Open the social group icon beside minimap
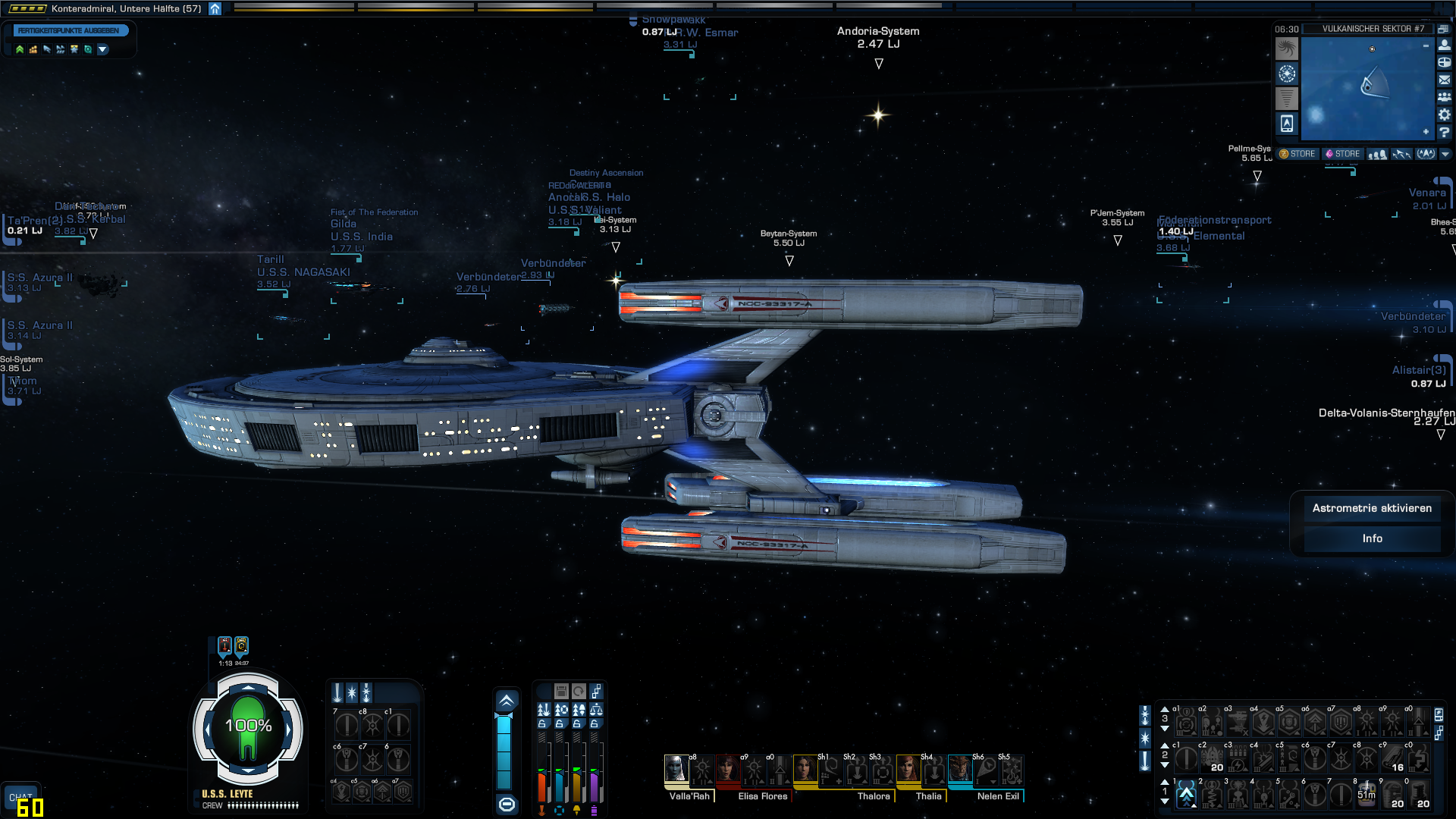 tap(1445, 97)
